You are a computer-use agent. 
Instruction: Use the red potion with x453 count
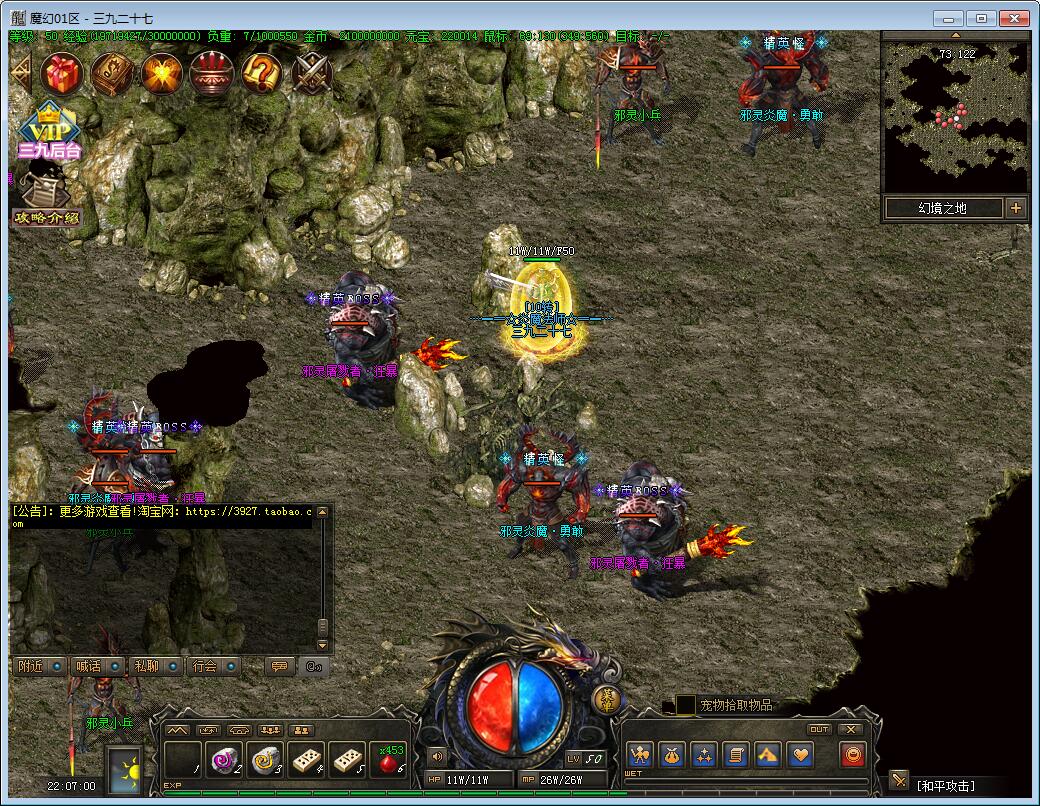tap(387, 760)
